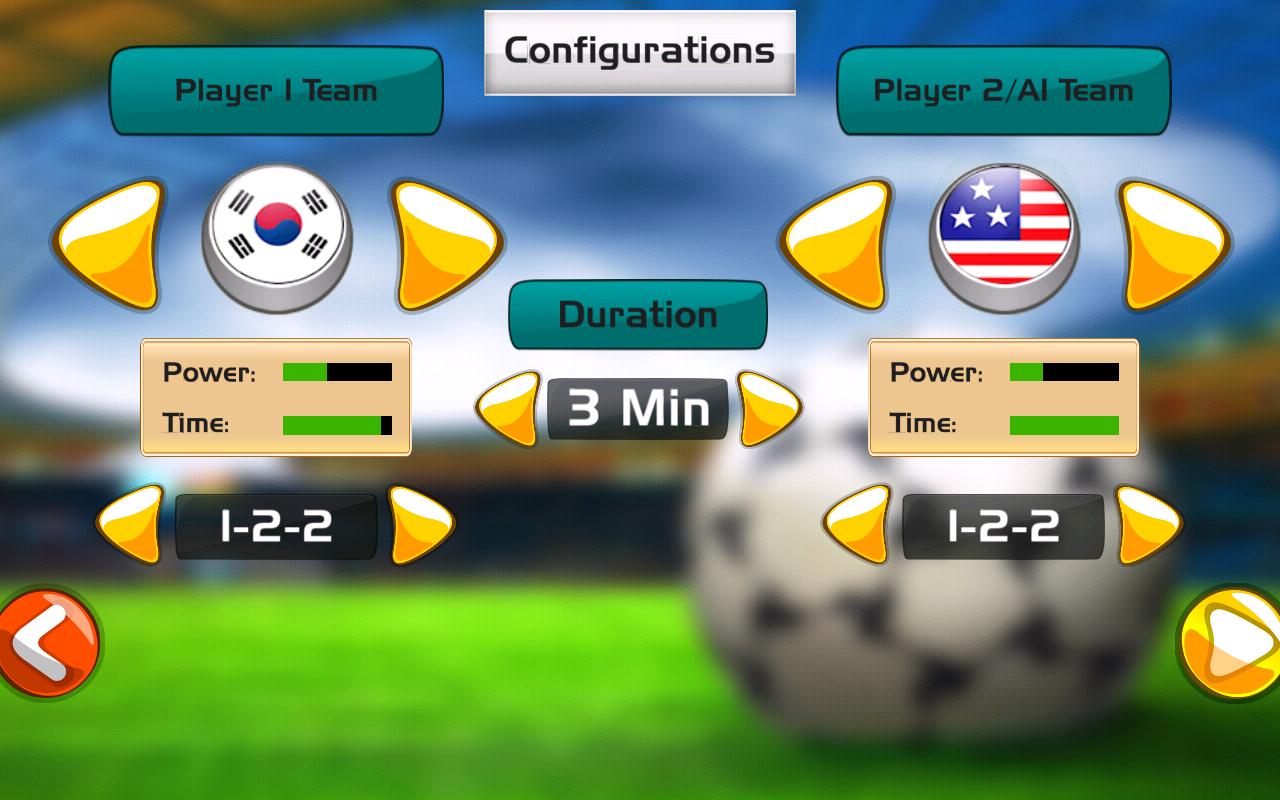Click the Duration label button
The image size is (1280, 800).
[637, 314]
